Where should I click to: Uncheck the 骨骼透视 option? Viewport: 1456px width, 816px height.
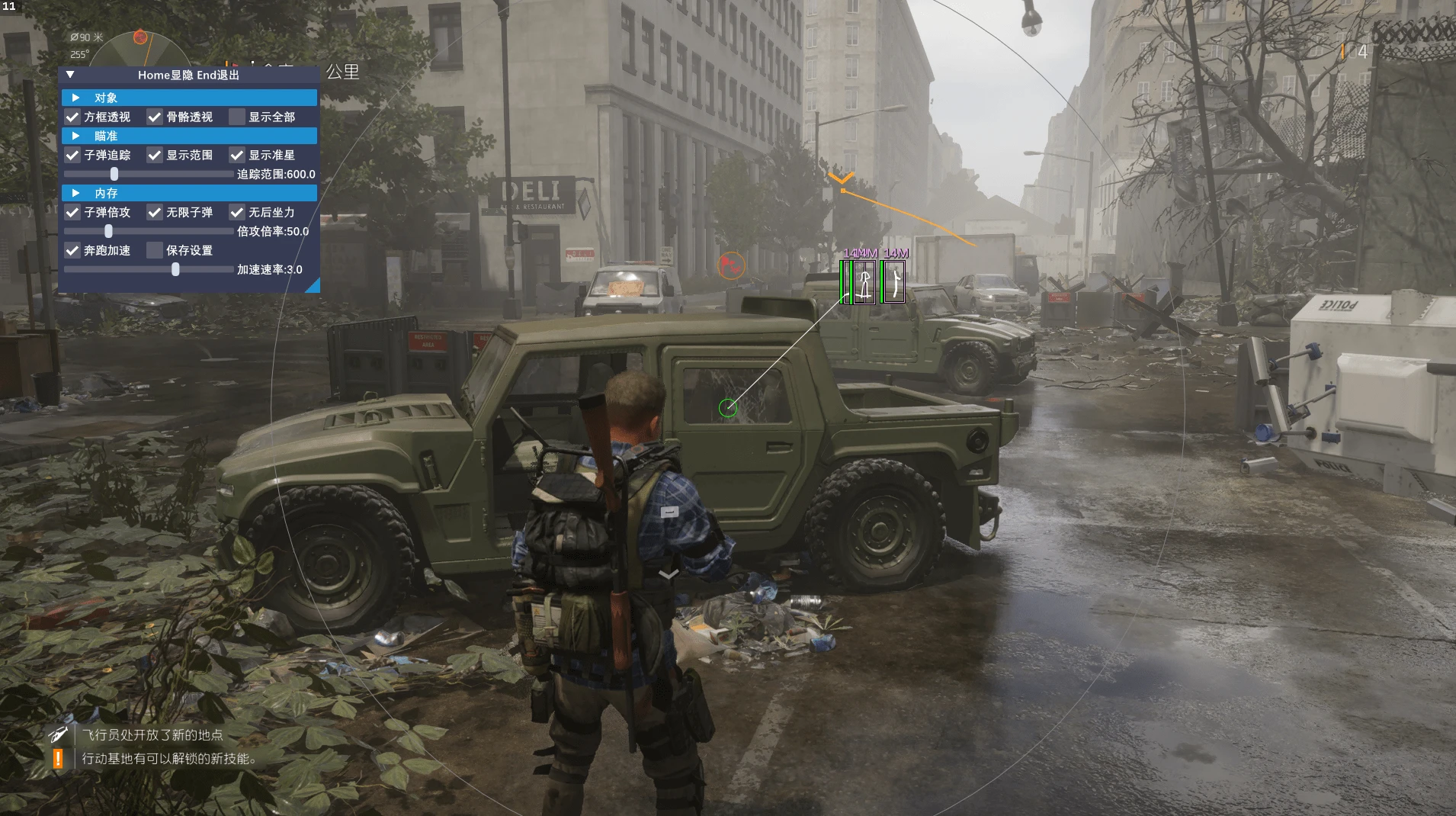point(155,117)
